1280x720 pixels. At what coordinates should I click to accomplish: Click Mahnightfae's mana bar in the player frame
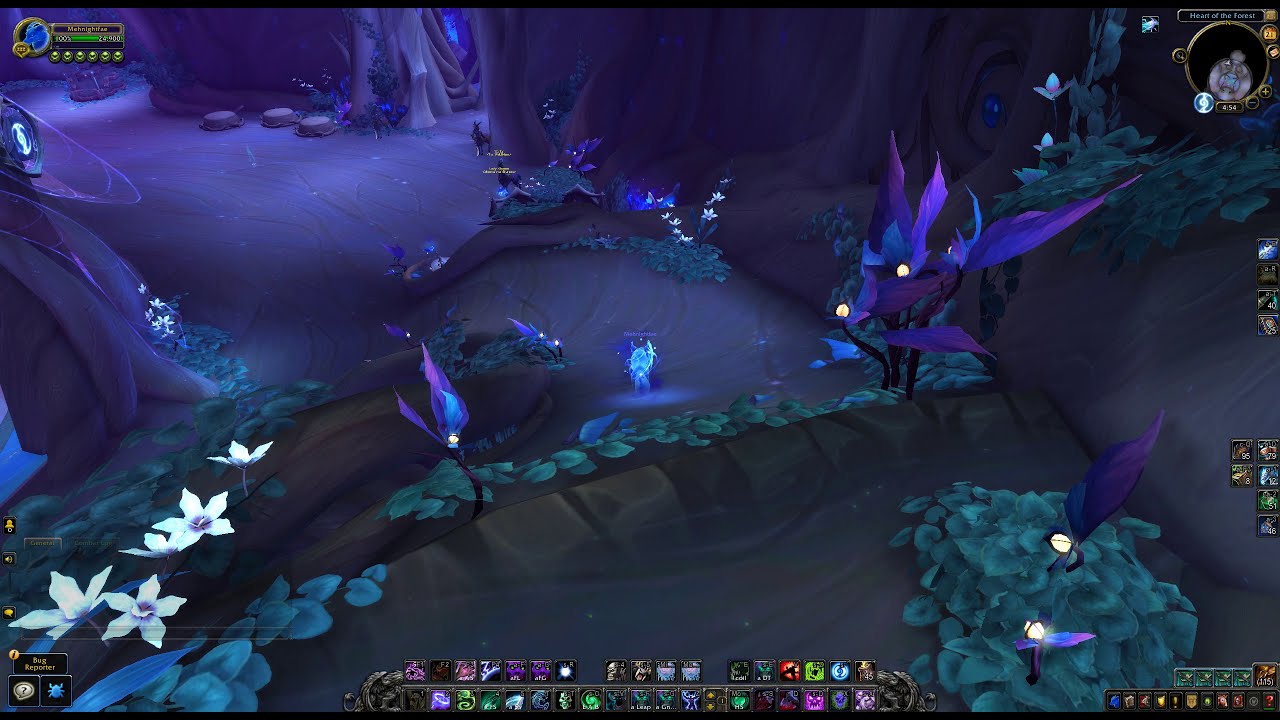coord(90,43)
